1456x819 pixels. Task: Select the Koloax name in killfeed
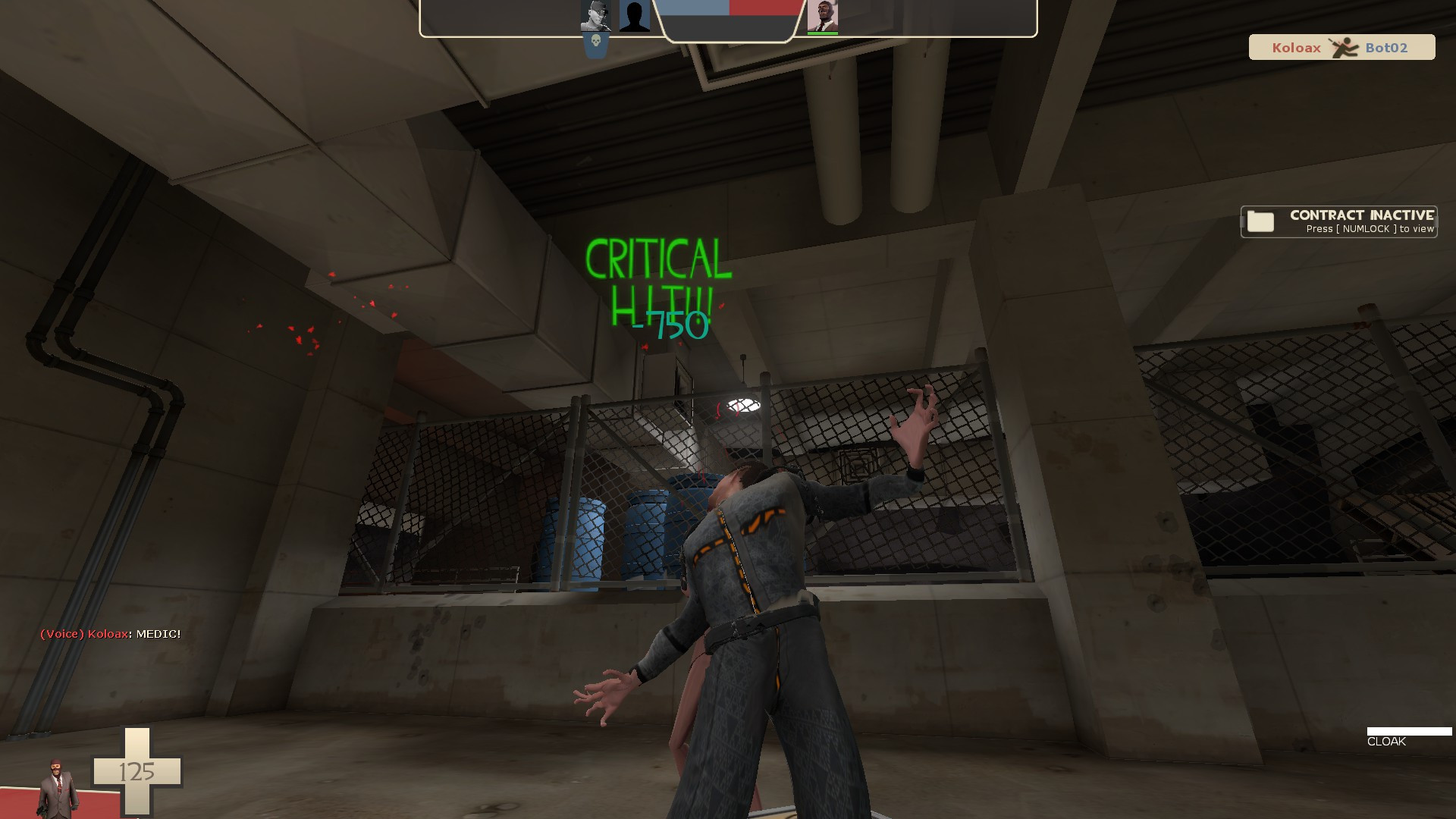[1296, 47]
